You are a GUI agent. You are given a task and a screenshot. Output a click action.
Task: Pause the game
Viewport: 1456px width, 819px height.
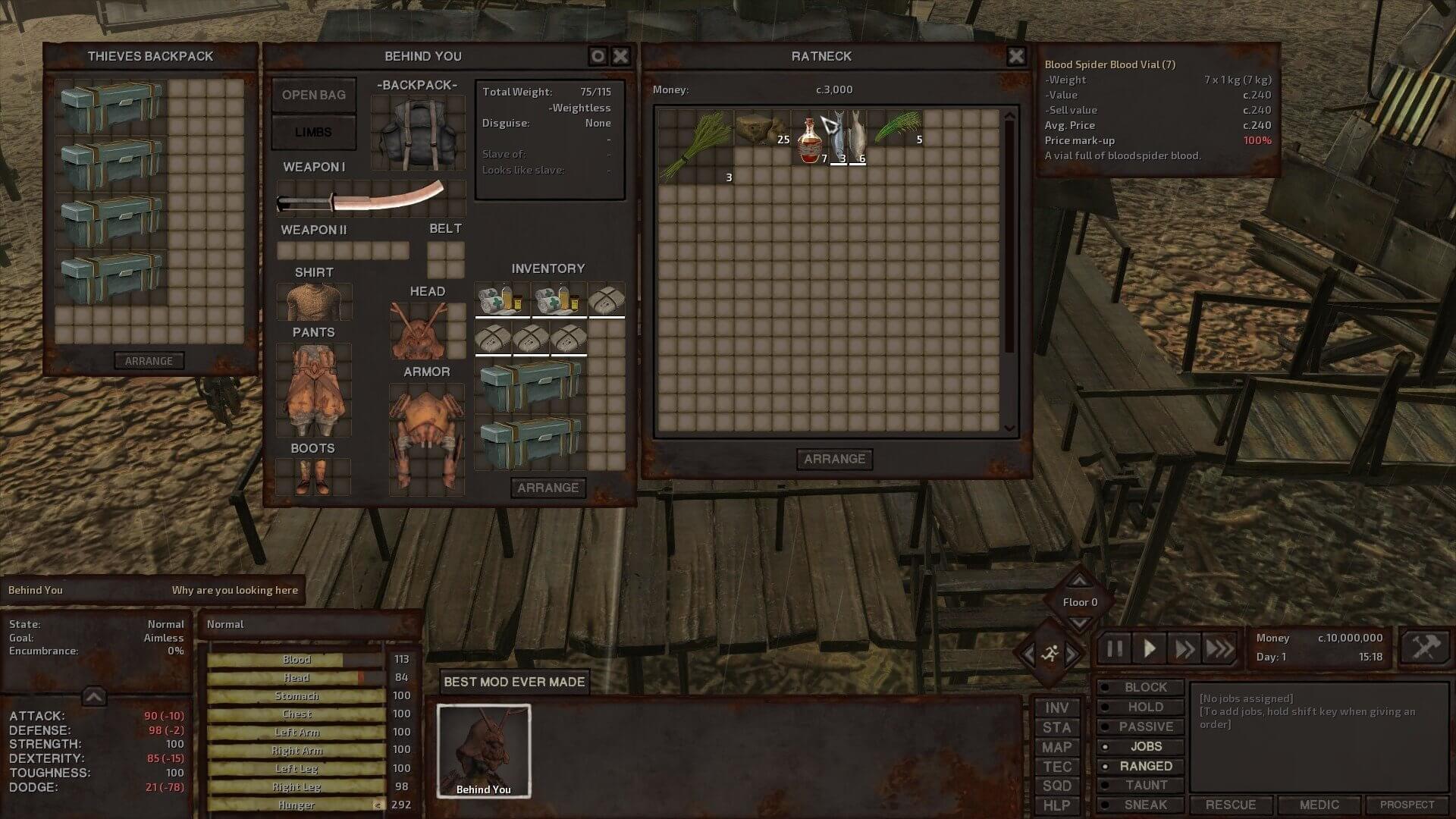tap(1115, 649)
